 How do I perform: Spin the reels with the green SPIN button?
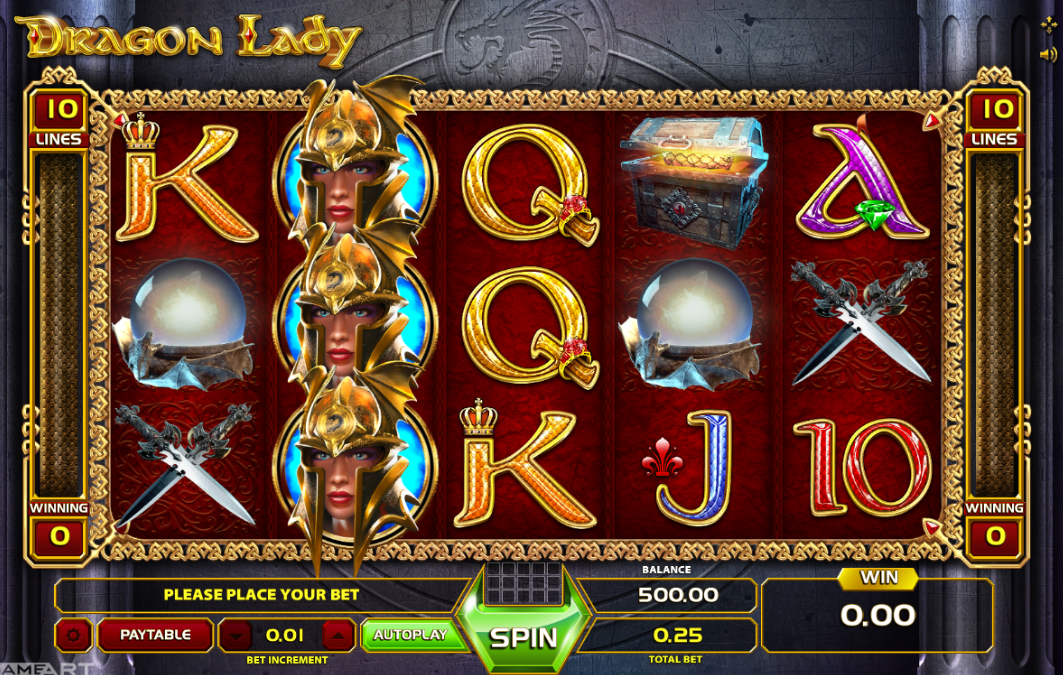pos(522,637)
